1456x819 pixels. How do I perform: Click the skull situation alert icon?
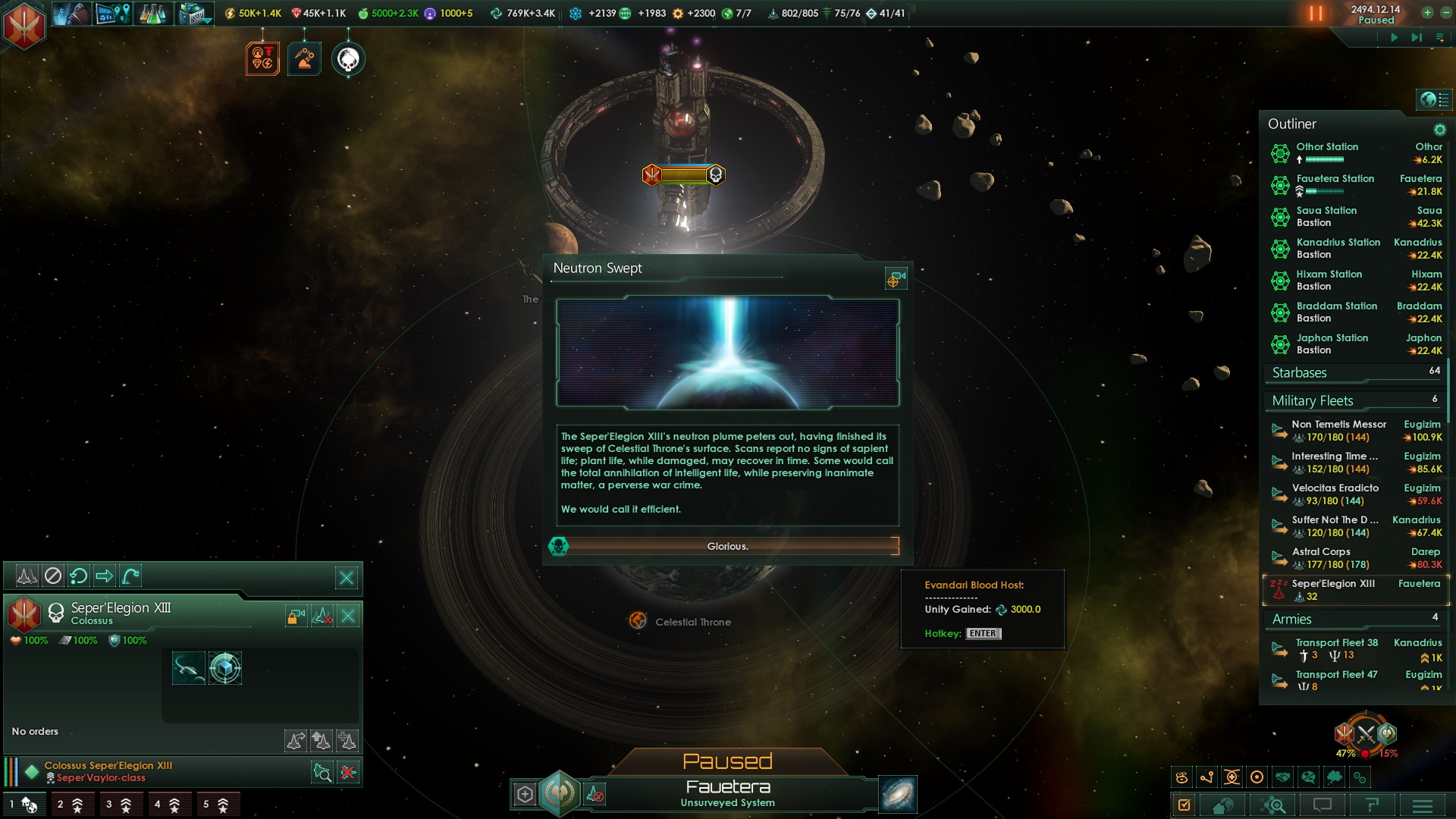pyautogui.click(x=348, y=59)
